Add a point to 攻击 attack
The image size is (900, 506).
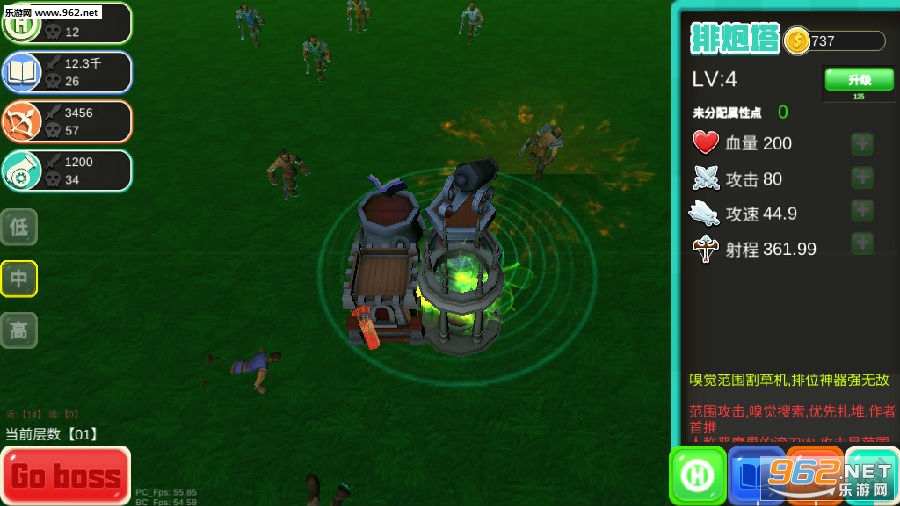click(862, 178)
